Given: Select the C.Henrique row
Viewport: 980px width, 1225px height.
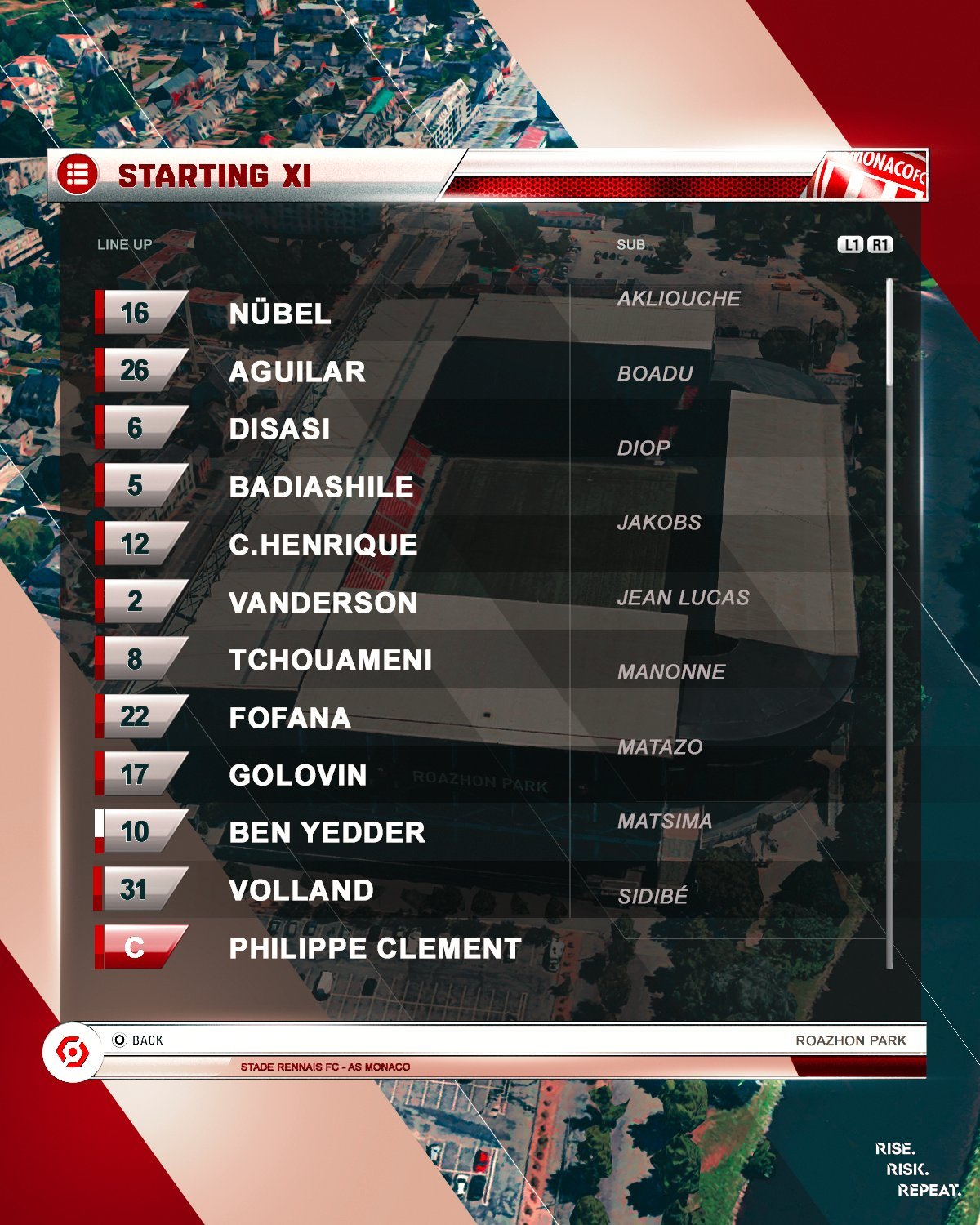Looking at the screenshot, I should tap(323, 545).
